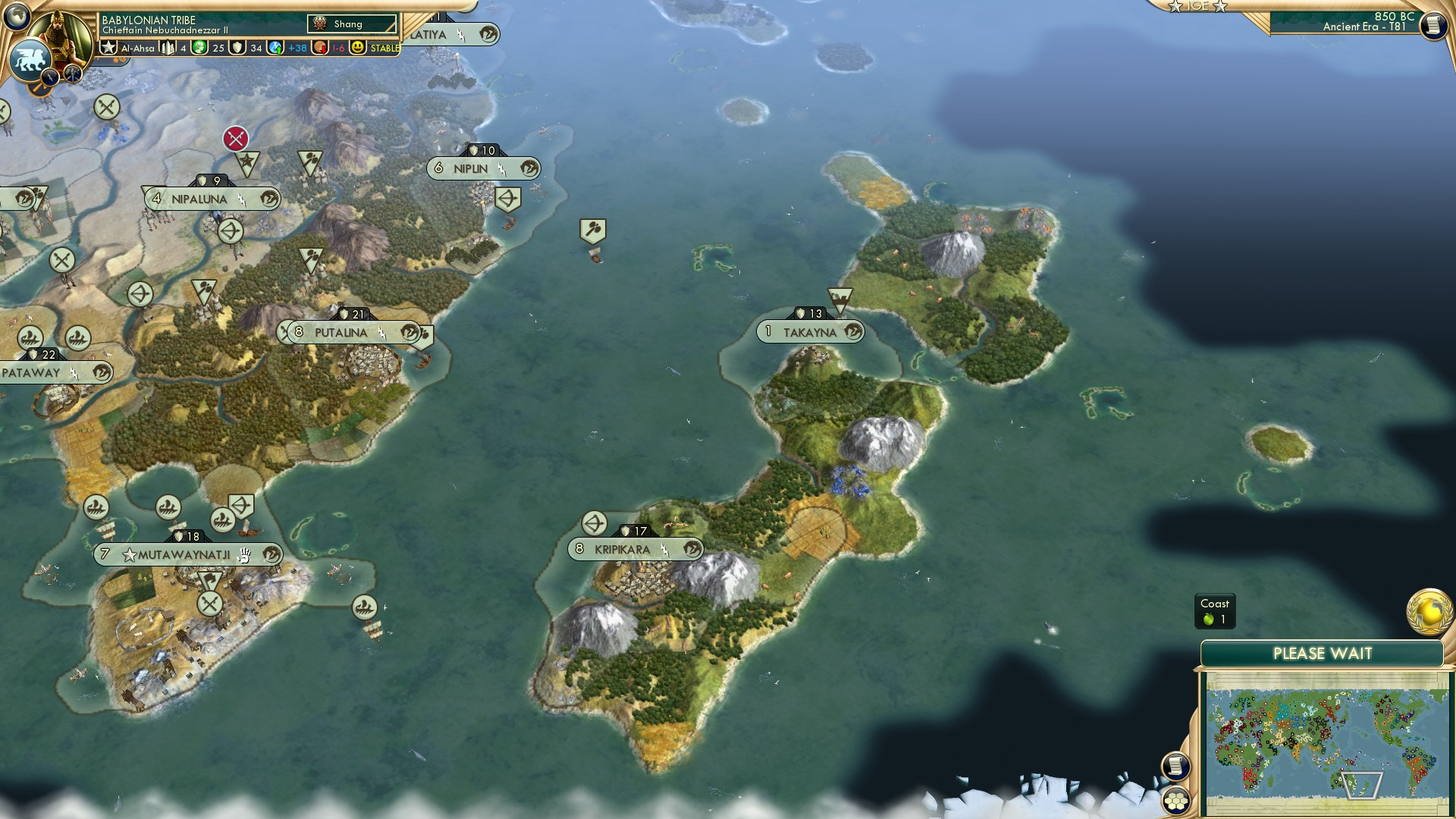Click the STABLE happiness smiley icon
Screen dimensions: 1456x819
(356, 47)
